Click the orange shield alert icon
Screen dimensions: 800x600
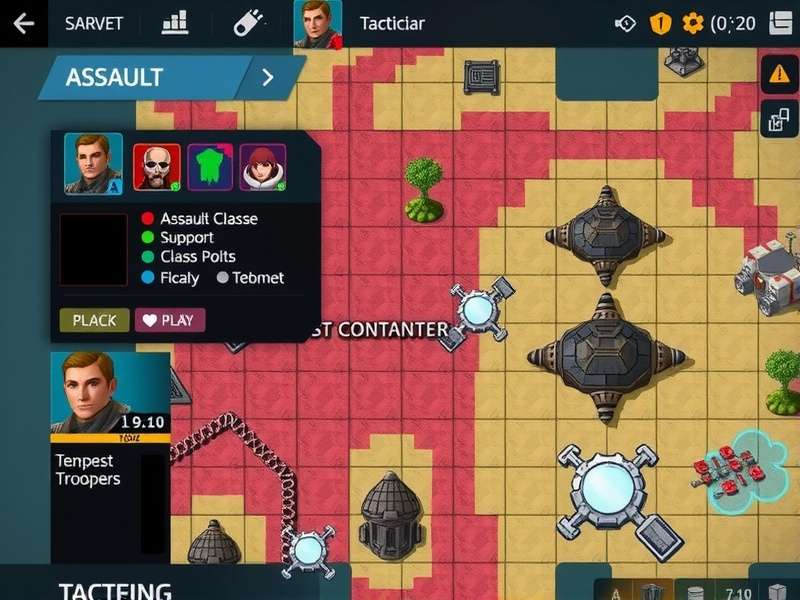click(x=660, y=23)
